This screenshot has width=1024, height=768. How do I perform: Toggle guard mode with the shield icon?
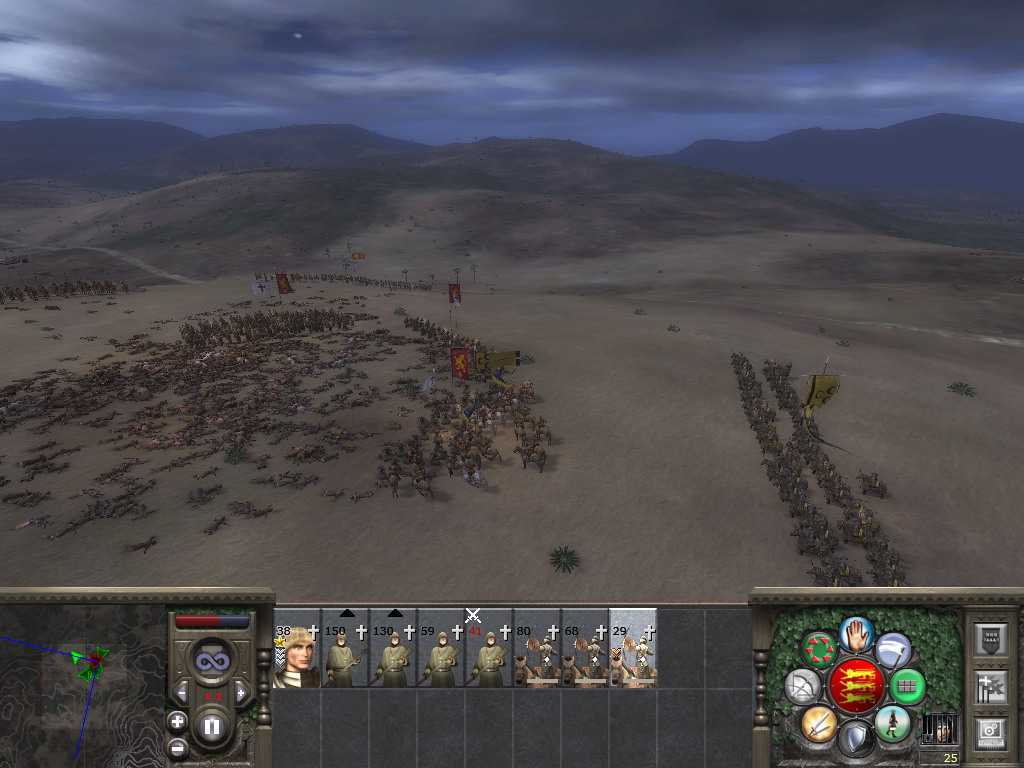click(856, 740)
